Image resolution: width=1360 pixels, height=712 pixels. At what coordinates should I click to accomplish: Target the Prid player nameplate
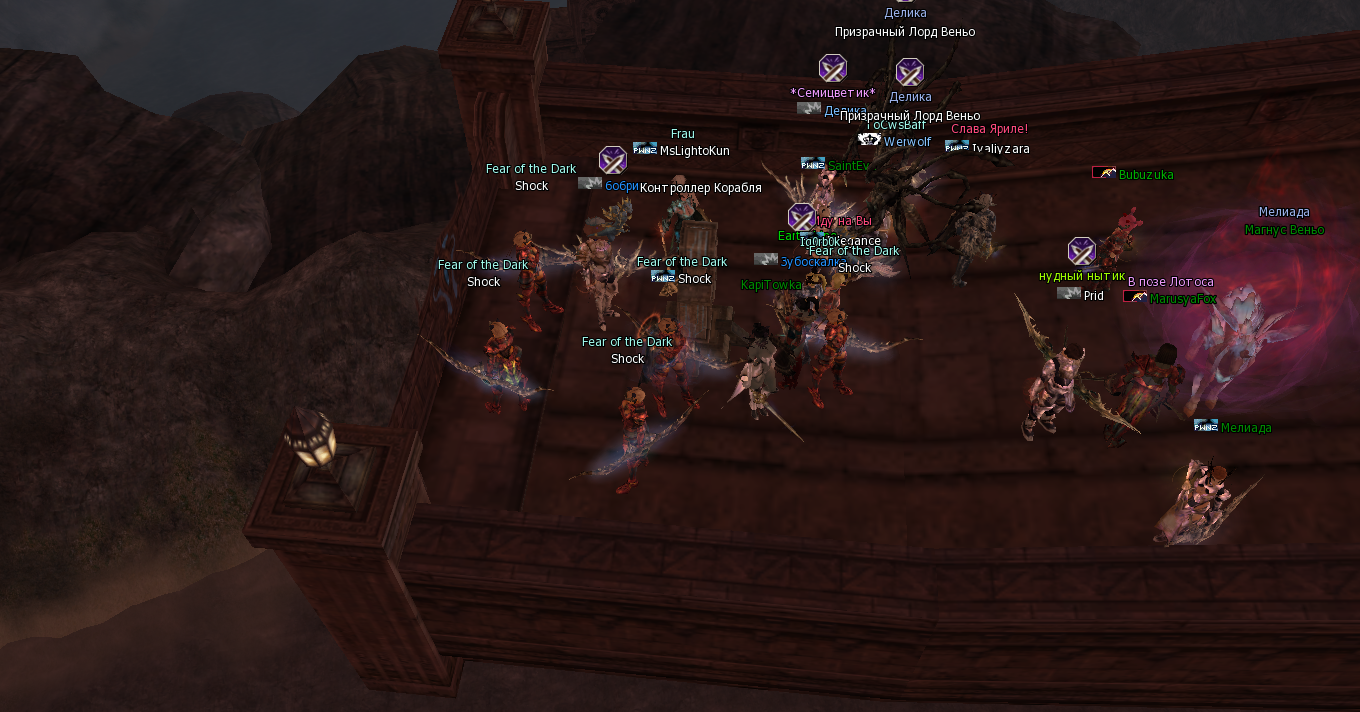pos(1094,296)
